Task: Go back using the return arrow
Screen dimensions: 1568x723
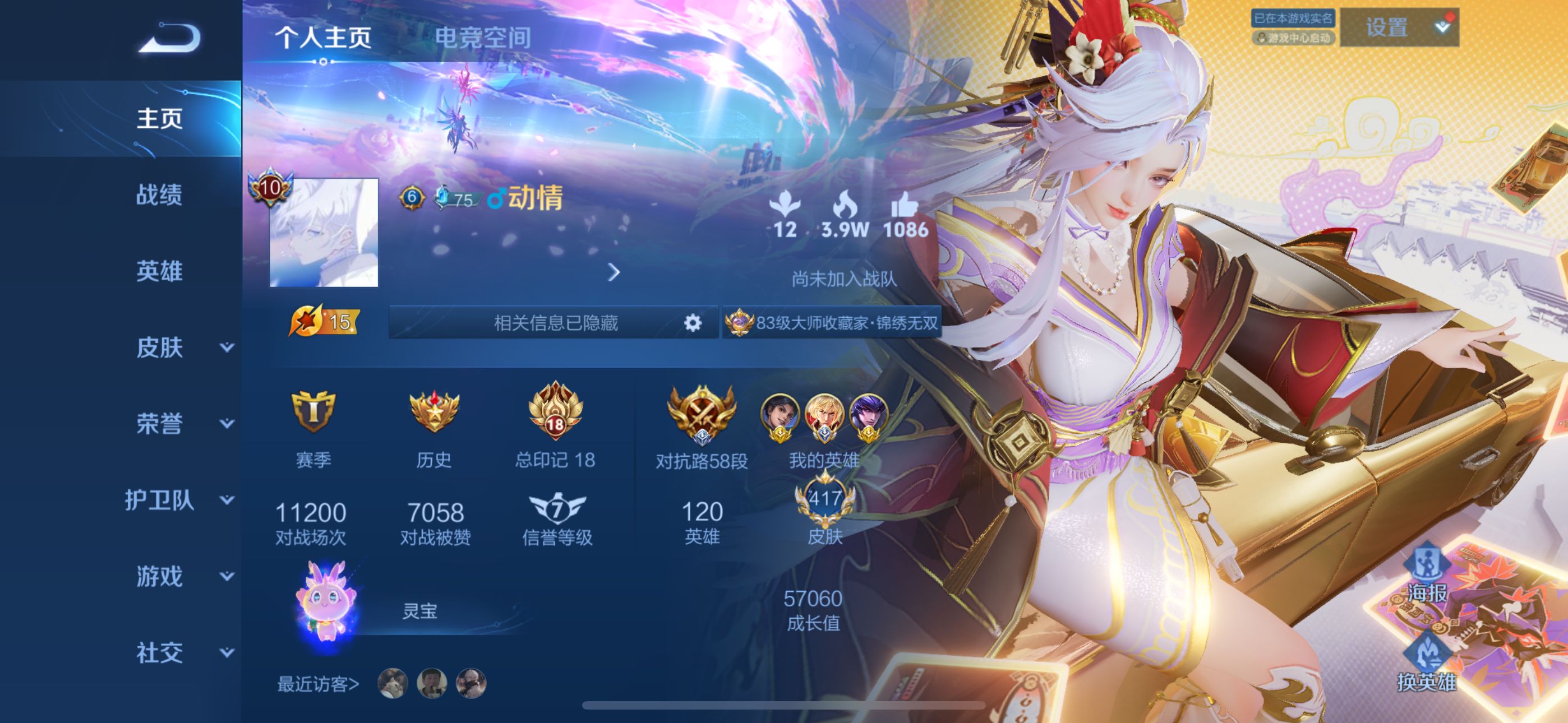Action: [x=170, y=38]
